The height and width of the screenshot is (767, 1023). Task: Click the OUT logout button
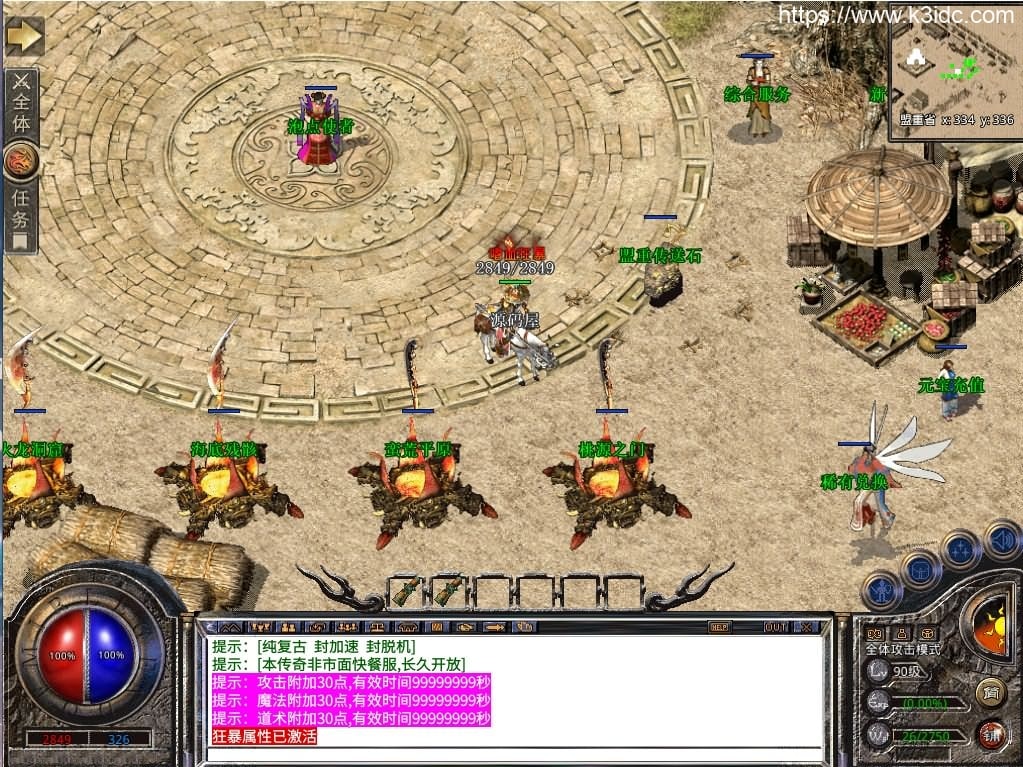pyautogui.click(x=775, y=627)
